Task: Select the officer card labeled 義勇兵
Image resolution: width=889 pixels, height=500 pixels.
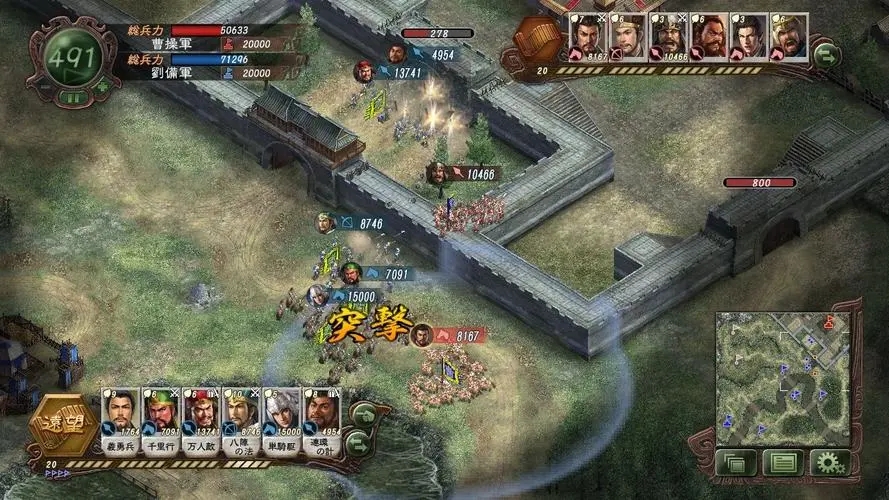Action: pos(120,422)
